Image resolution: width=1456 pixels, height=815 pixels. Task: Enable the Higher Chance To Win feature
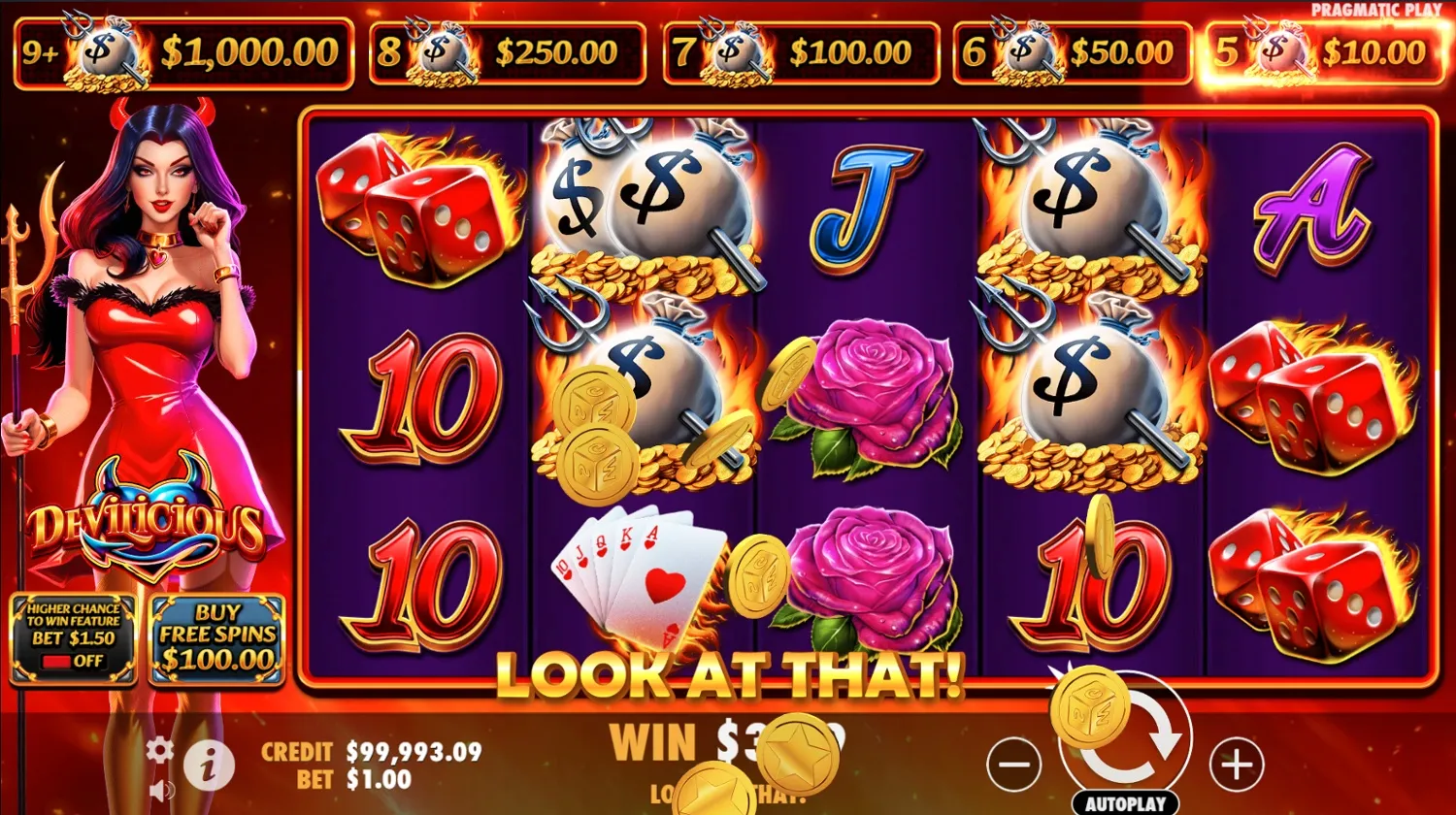point(74,640)
